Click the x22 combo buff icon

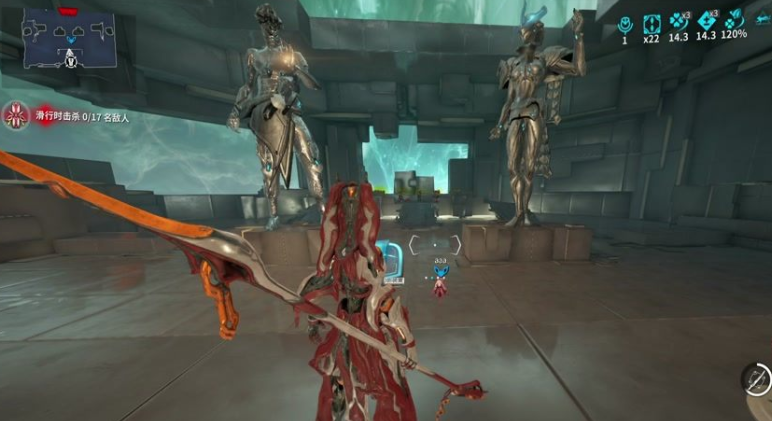click(652, 23)
